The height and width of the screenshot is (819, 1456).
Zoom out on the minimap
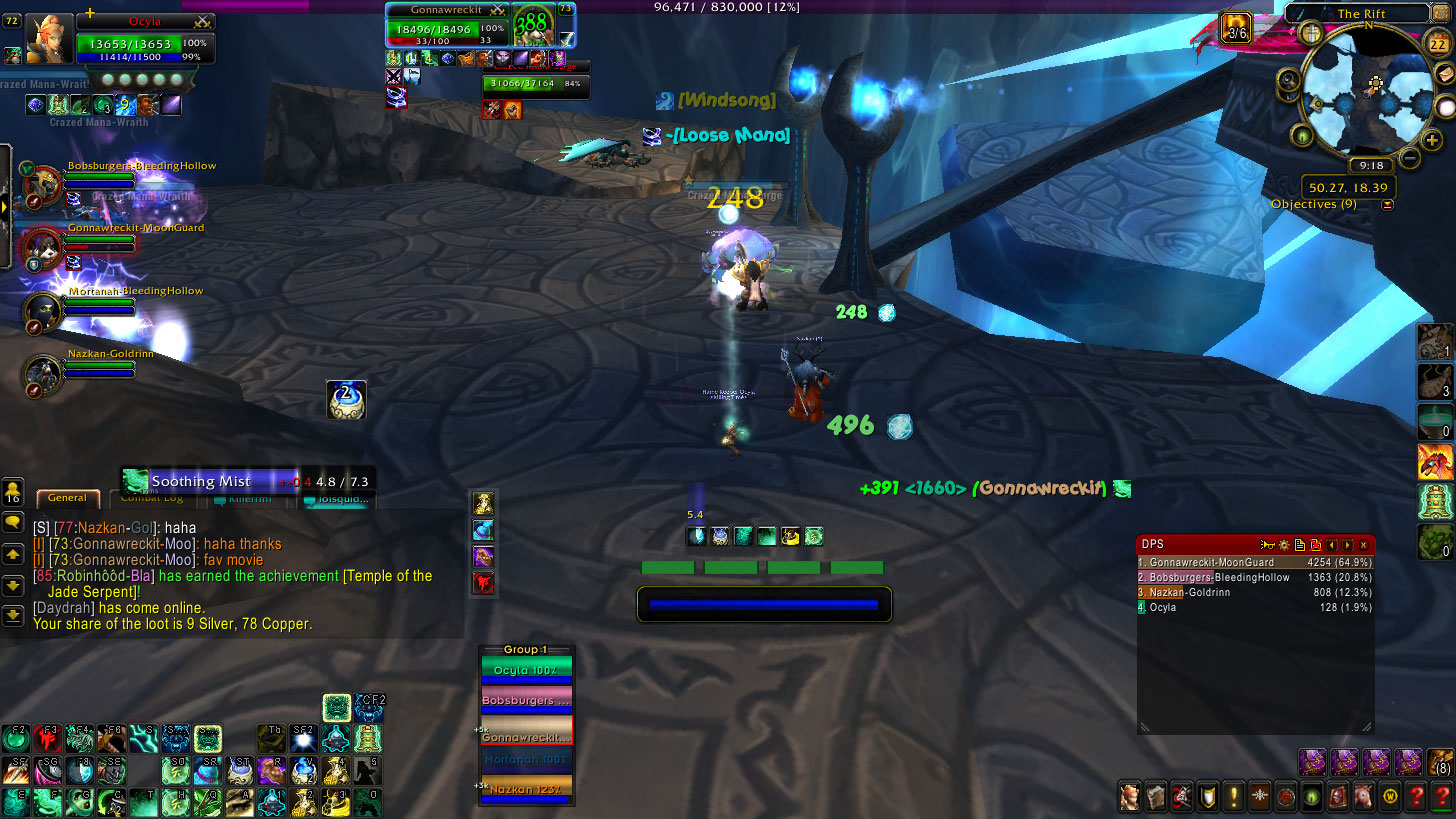(x=1409, y=158)
